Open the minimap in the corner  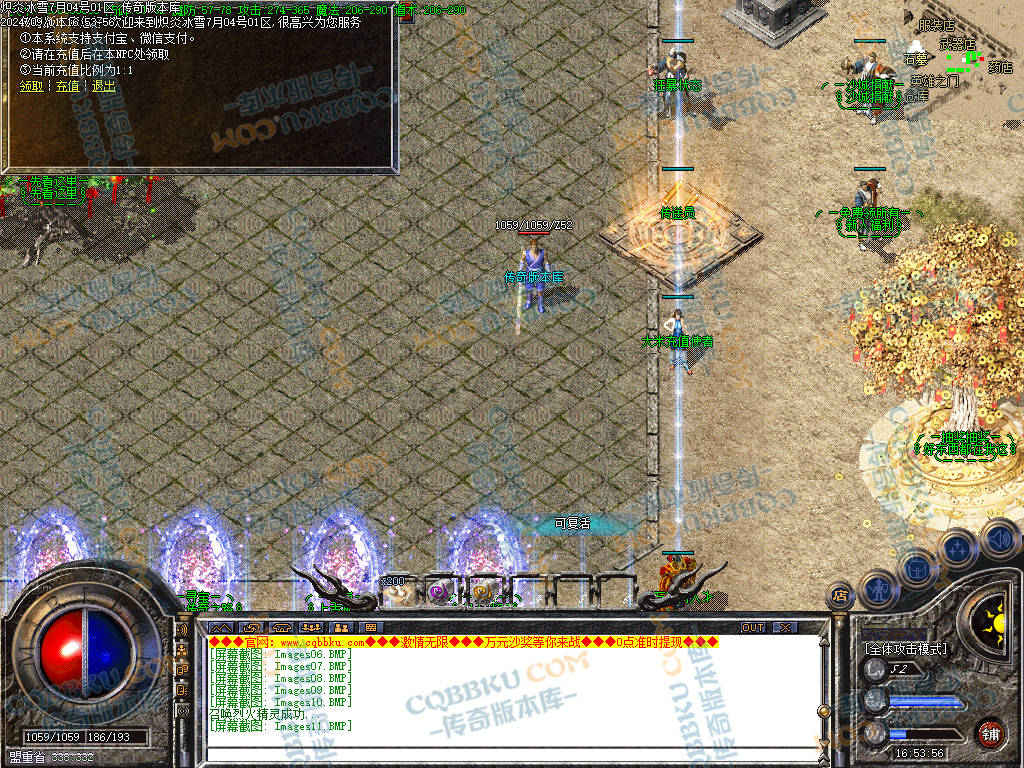click(962, 55)
